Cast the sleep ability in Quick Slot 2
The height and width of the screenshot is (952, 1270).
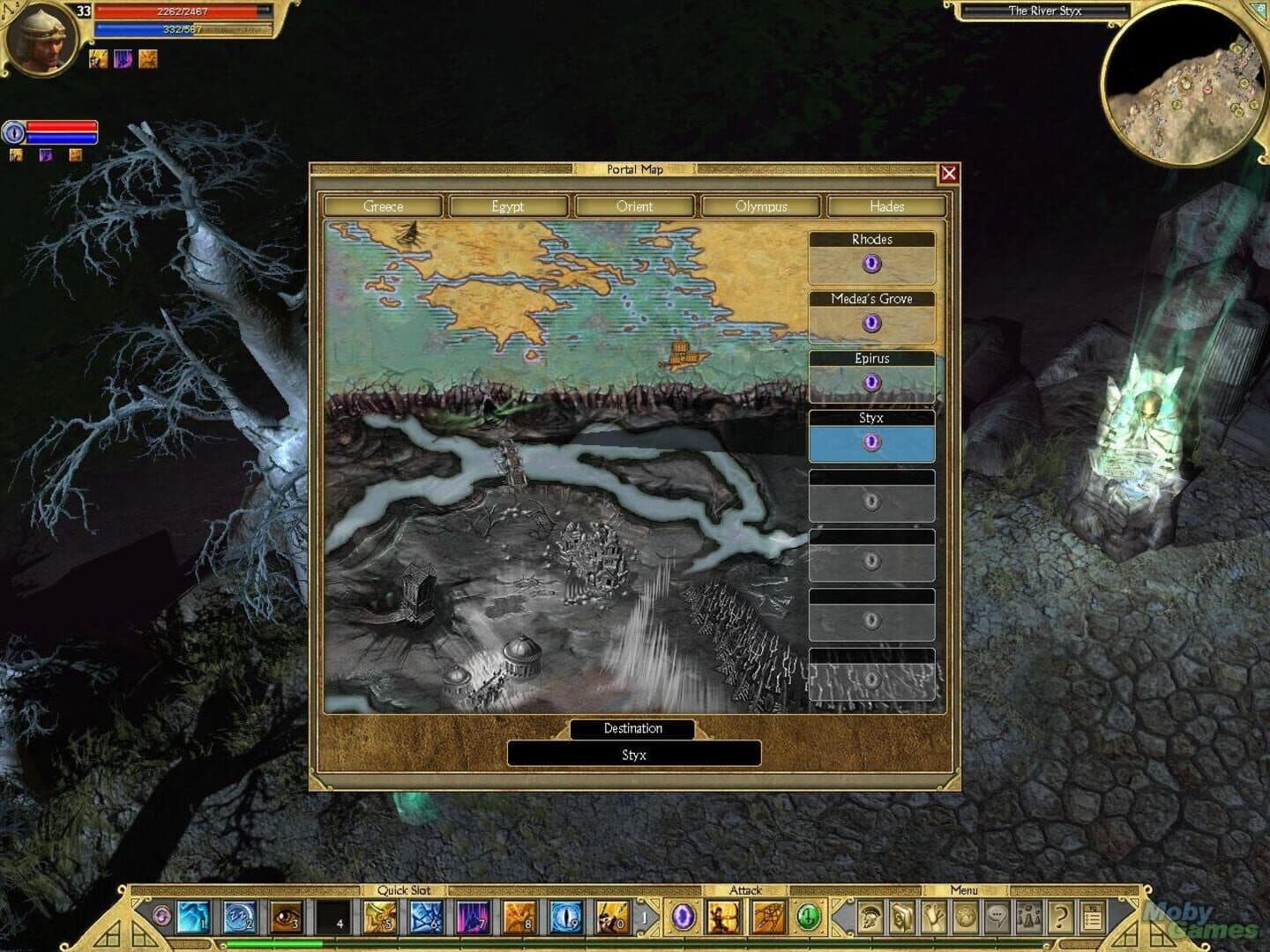tap(240, 917)
